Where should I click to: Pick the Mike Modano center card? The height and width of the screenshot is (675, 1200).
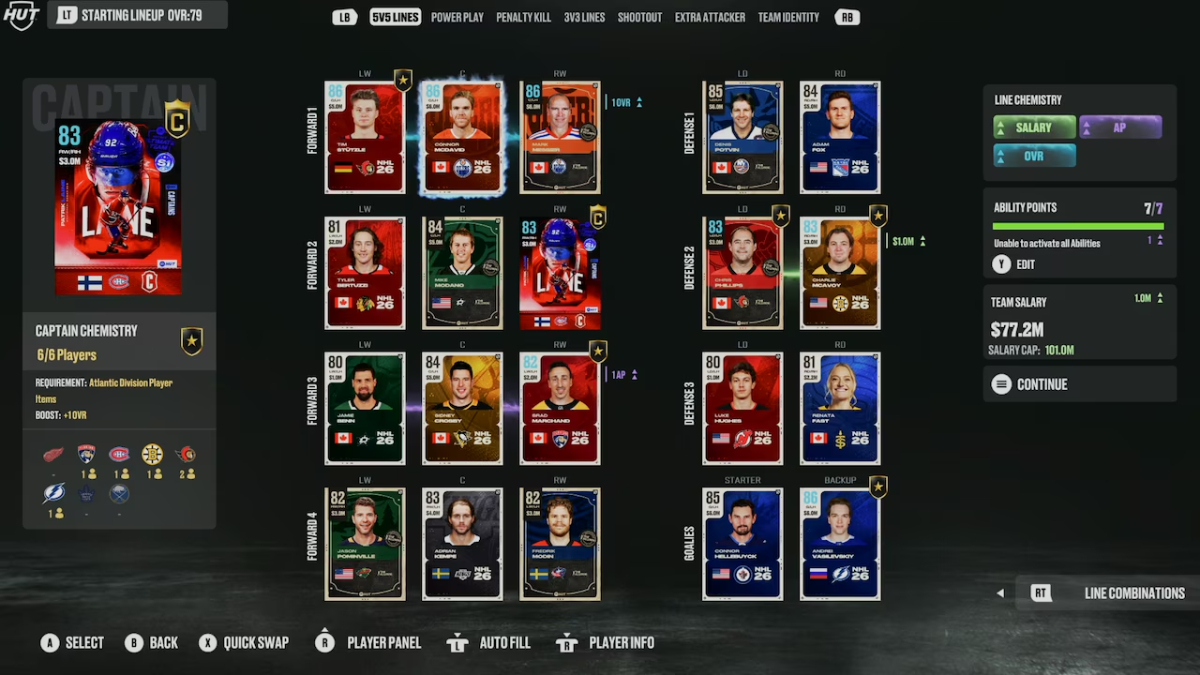click(462, 273)
